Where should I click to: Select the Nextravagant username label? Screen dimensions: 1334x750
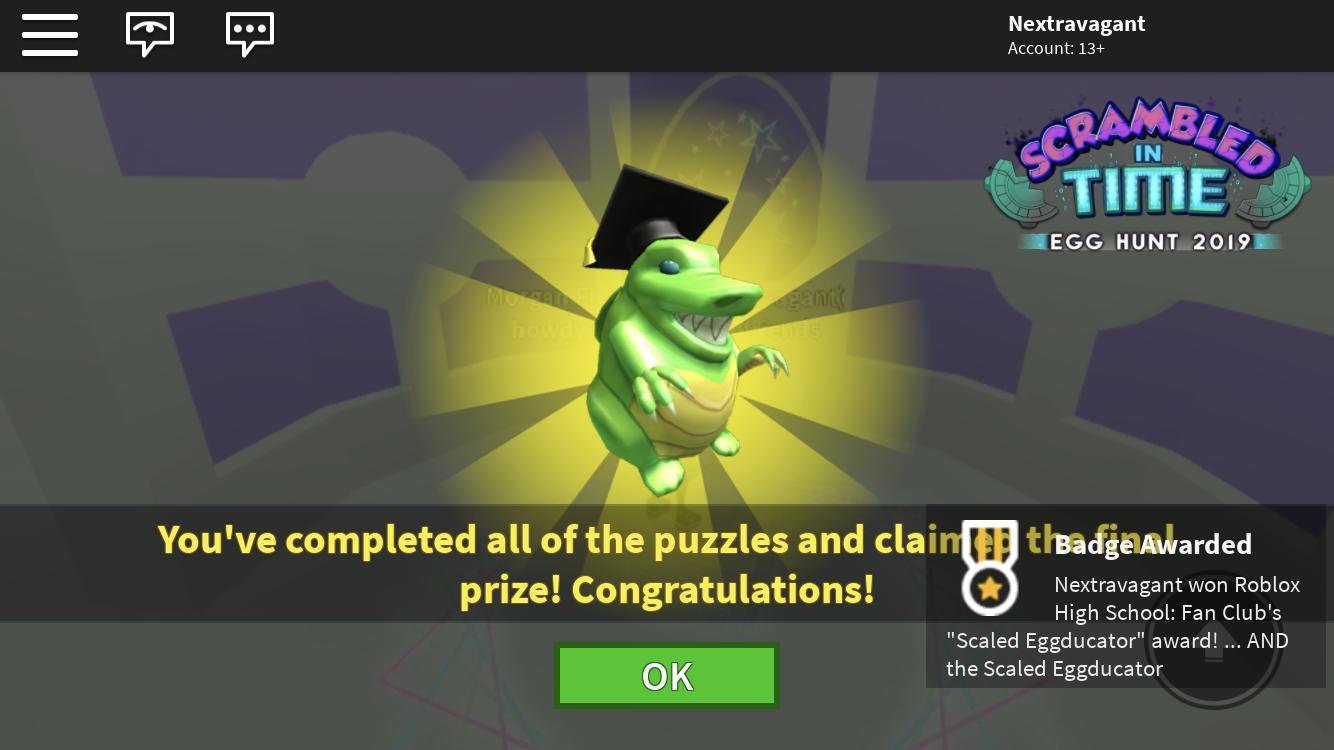point(1076,23)
